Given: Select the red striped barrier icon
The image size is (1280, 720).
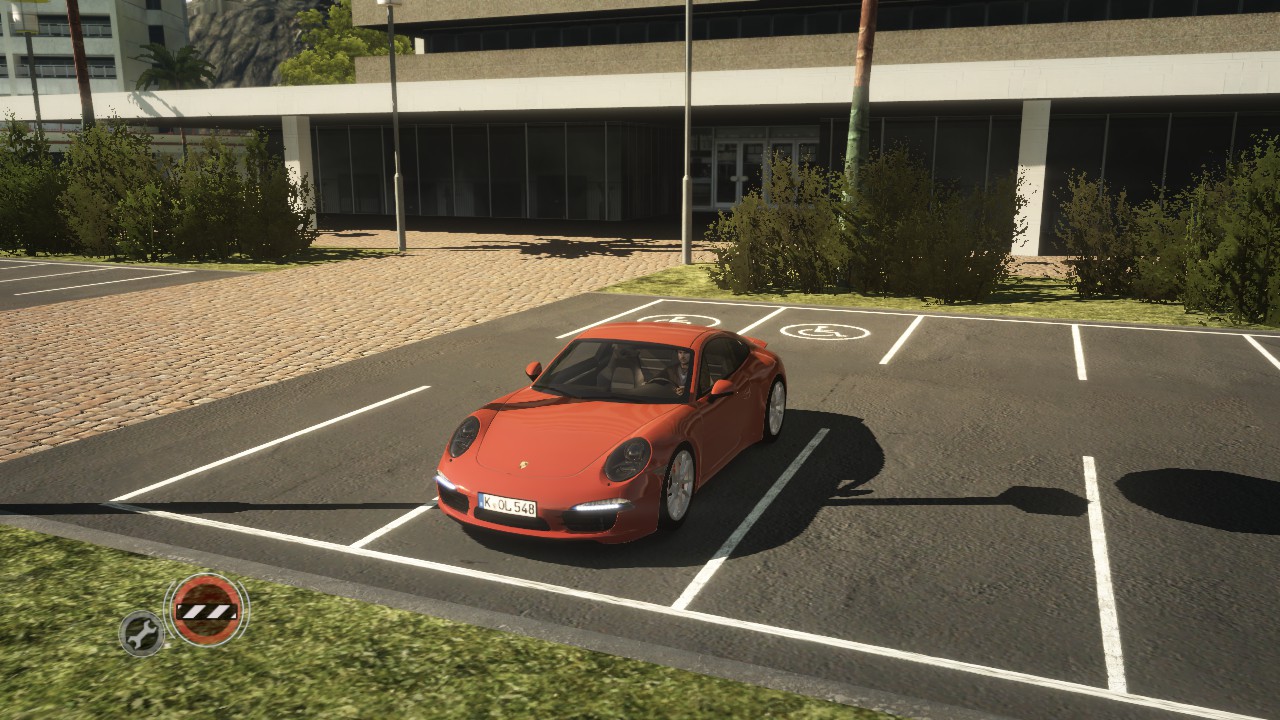Looking at the screenshot, I should (x=206, y=609).
